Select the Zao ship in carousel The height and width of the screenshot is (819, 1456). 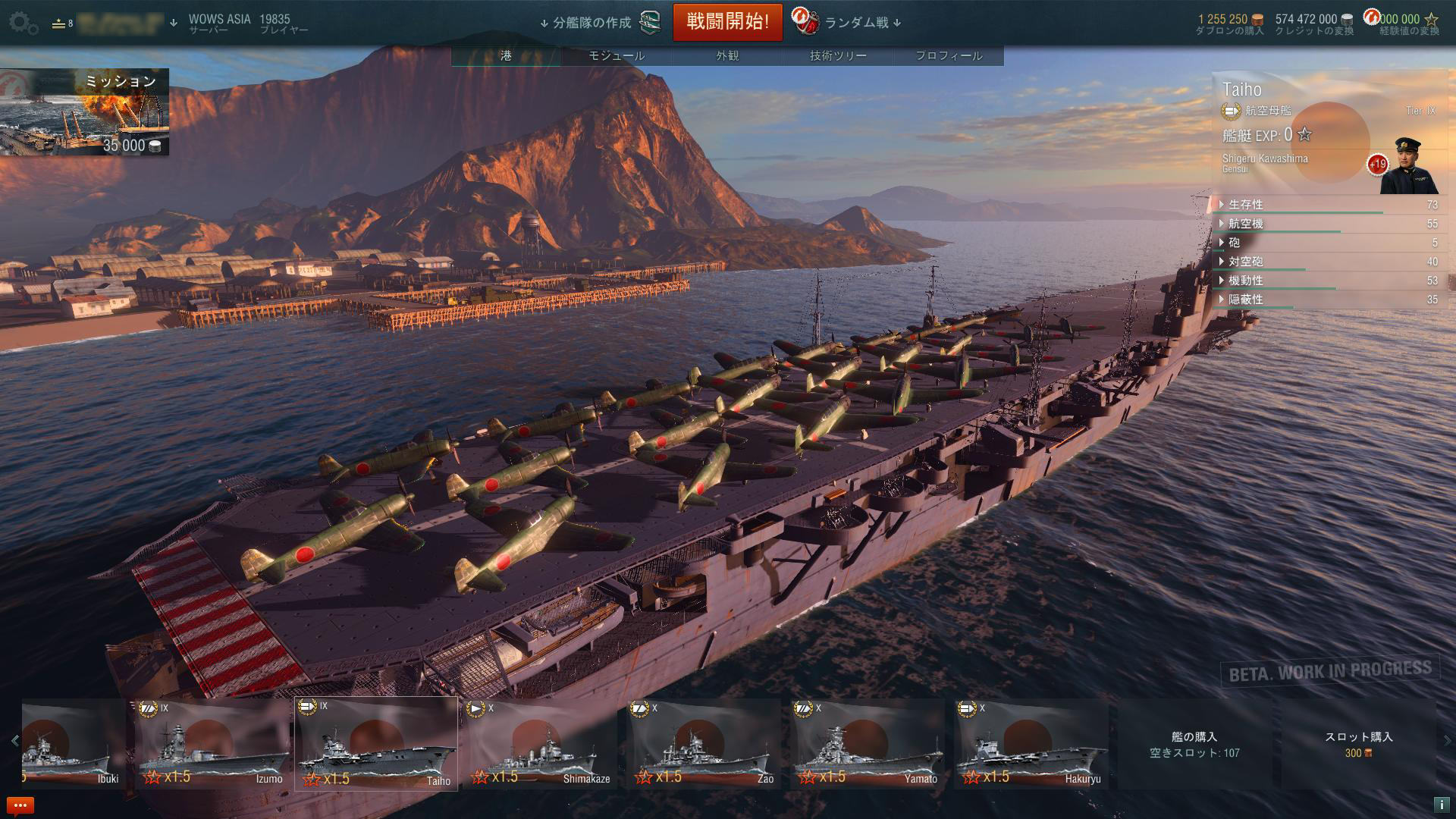(x=704, y=745)
